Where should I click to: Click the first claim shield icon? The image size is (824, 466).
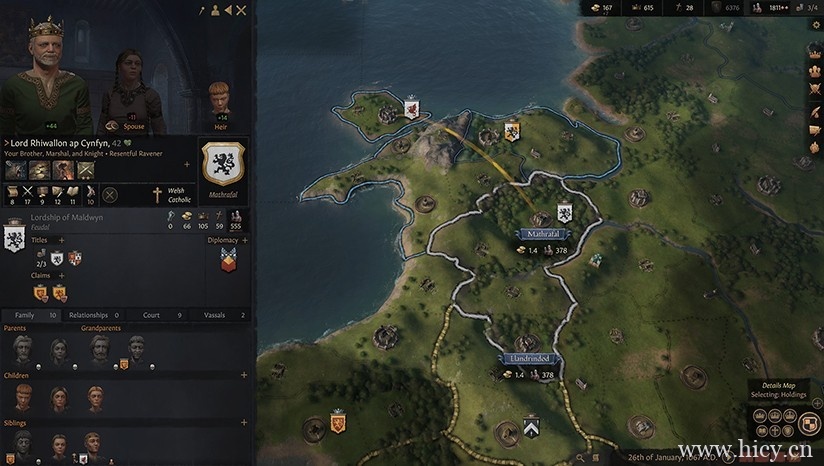tap(41, 293)
